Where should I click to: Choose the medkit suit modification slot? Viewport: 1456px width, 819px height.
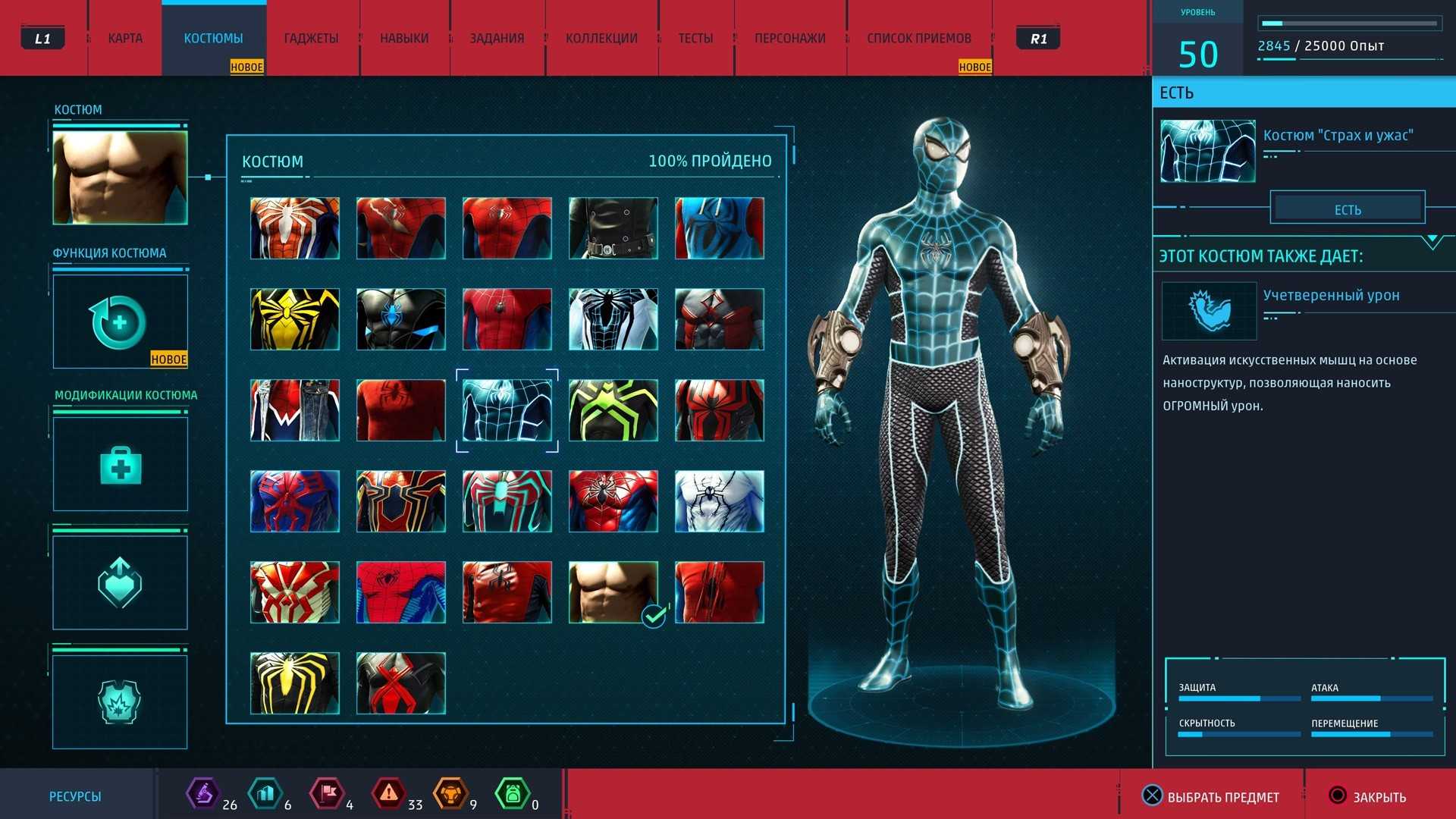(120, 464)
